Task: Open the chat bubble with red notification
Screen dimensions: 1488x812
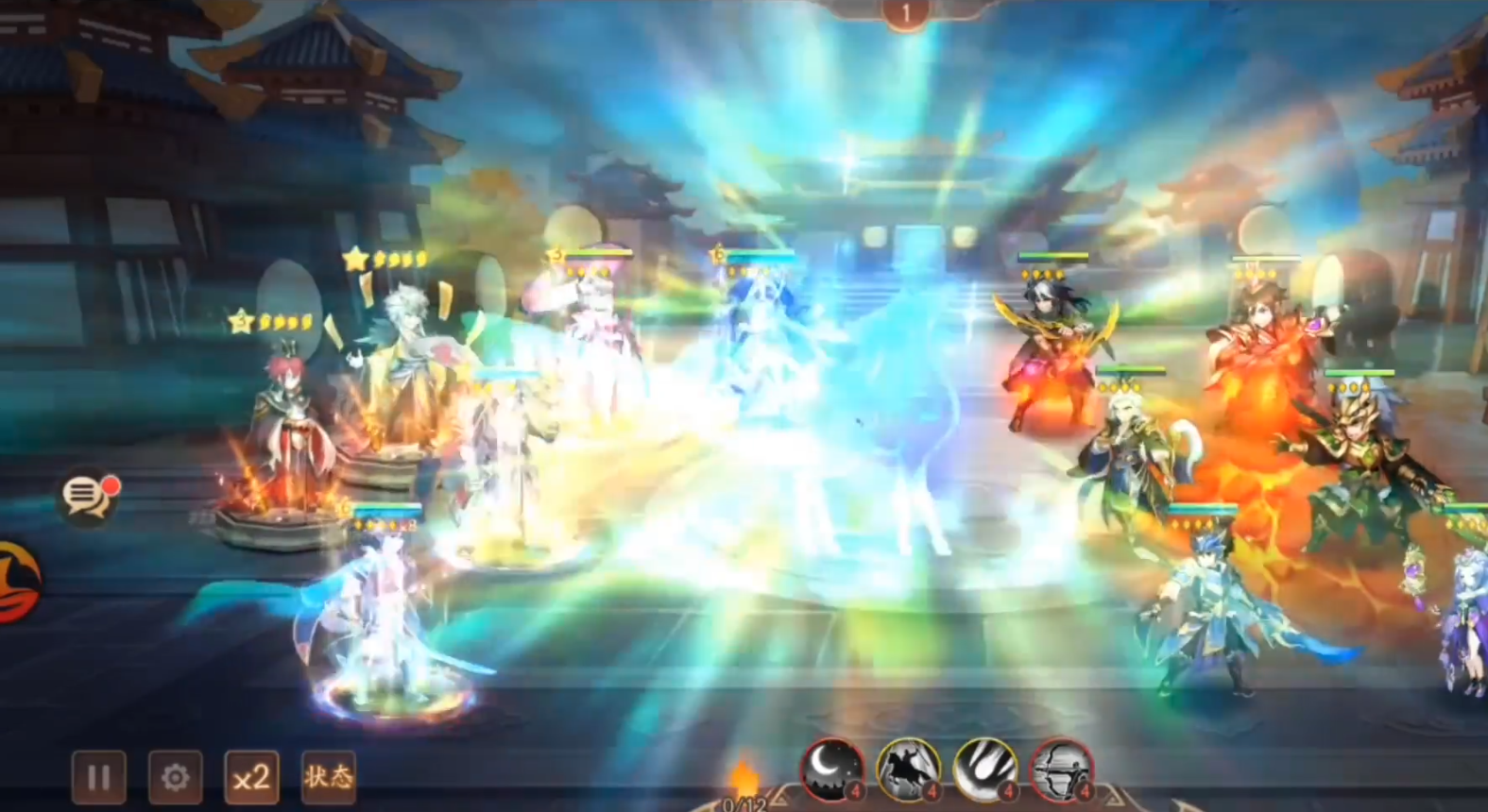Action: click(88, 495)
